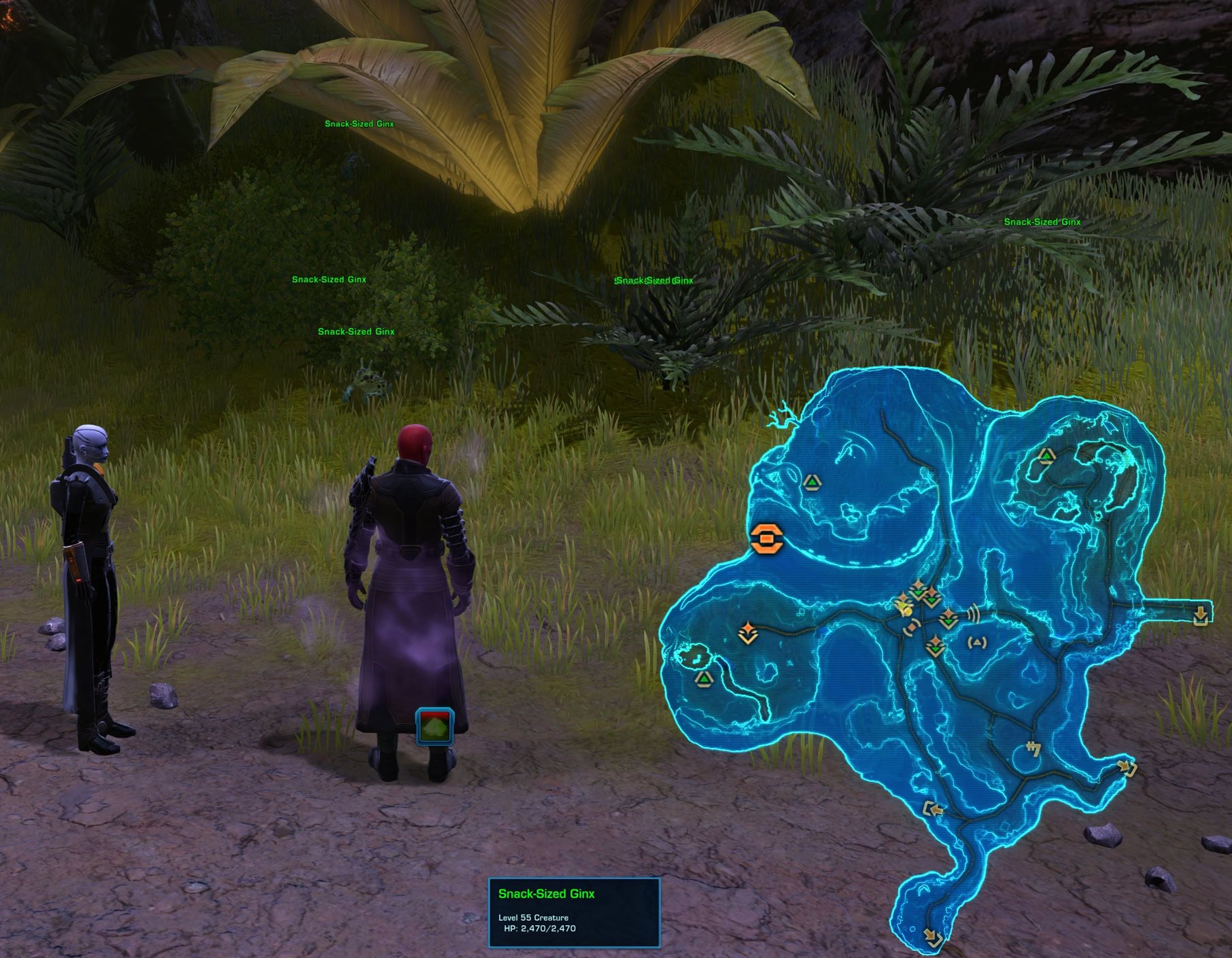
Task: Select the exit arrow at the map's southern tip
Action: [934, 938]
